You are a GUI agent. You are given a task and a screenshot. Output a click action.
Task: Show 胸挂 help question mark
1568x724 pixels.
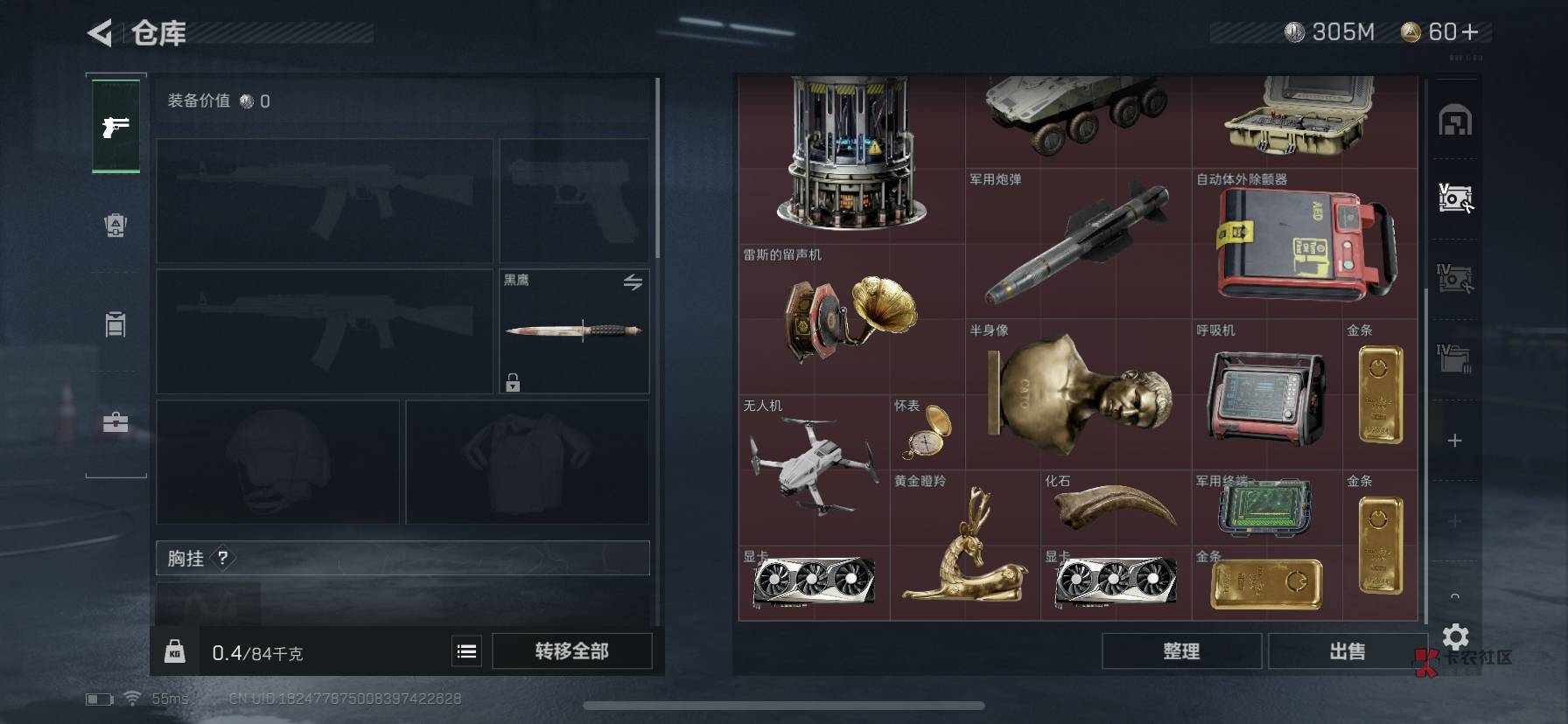(223, 558)
